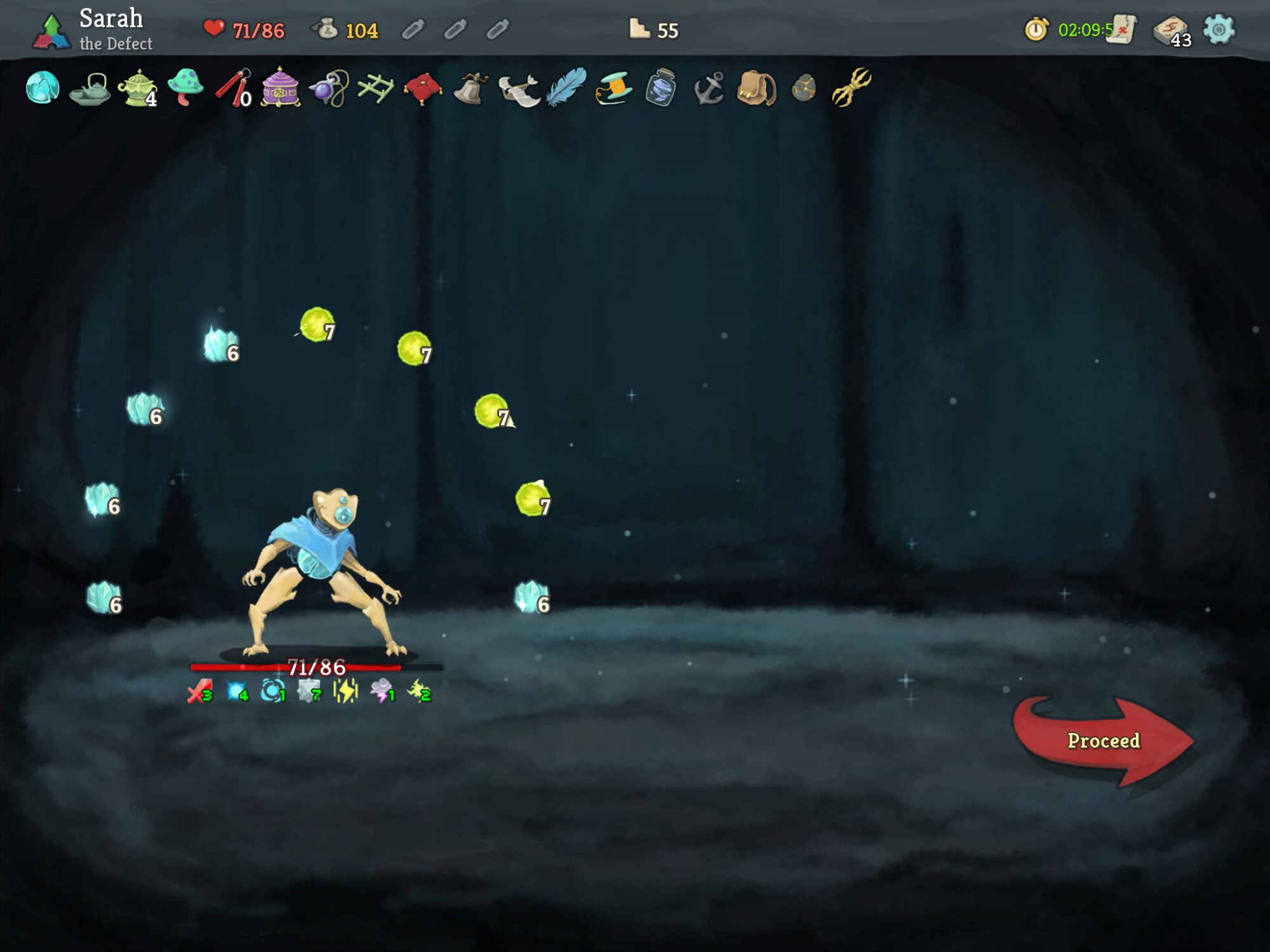The width and height of the screenshot is (1270, 952).
Task: Inspect the green mushroom relic
Action: [185, 88]
